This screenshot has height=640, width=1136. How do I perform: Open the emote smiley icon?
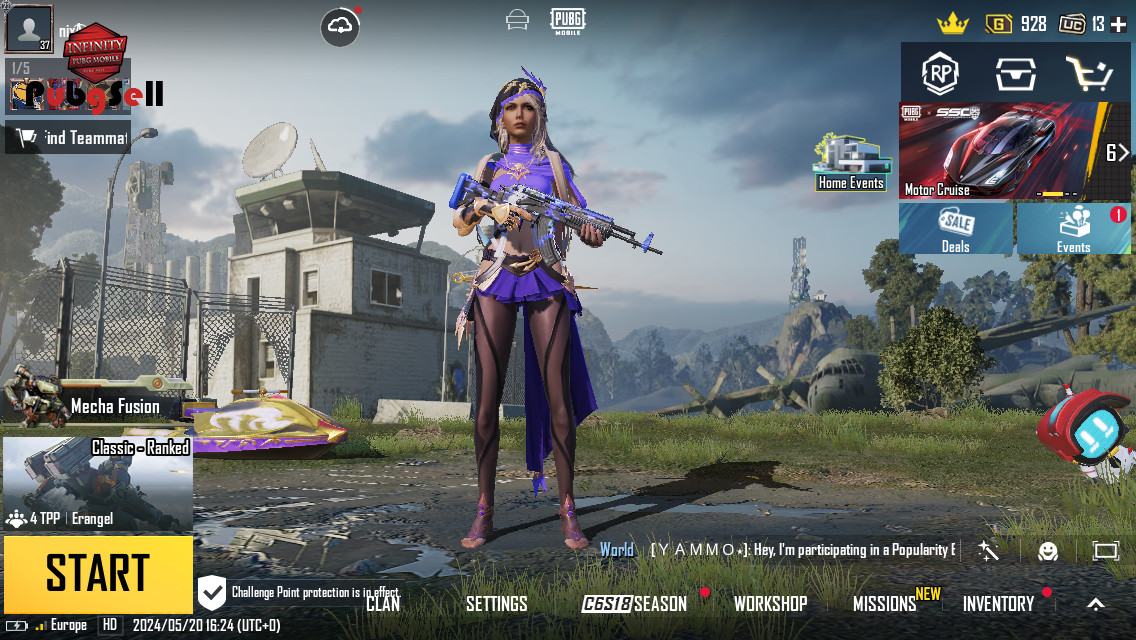[1047, 551]
